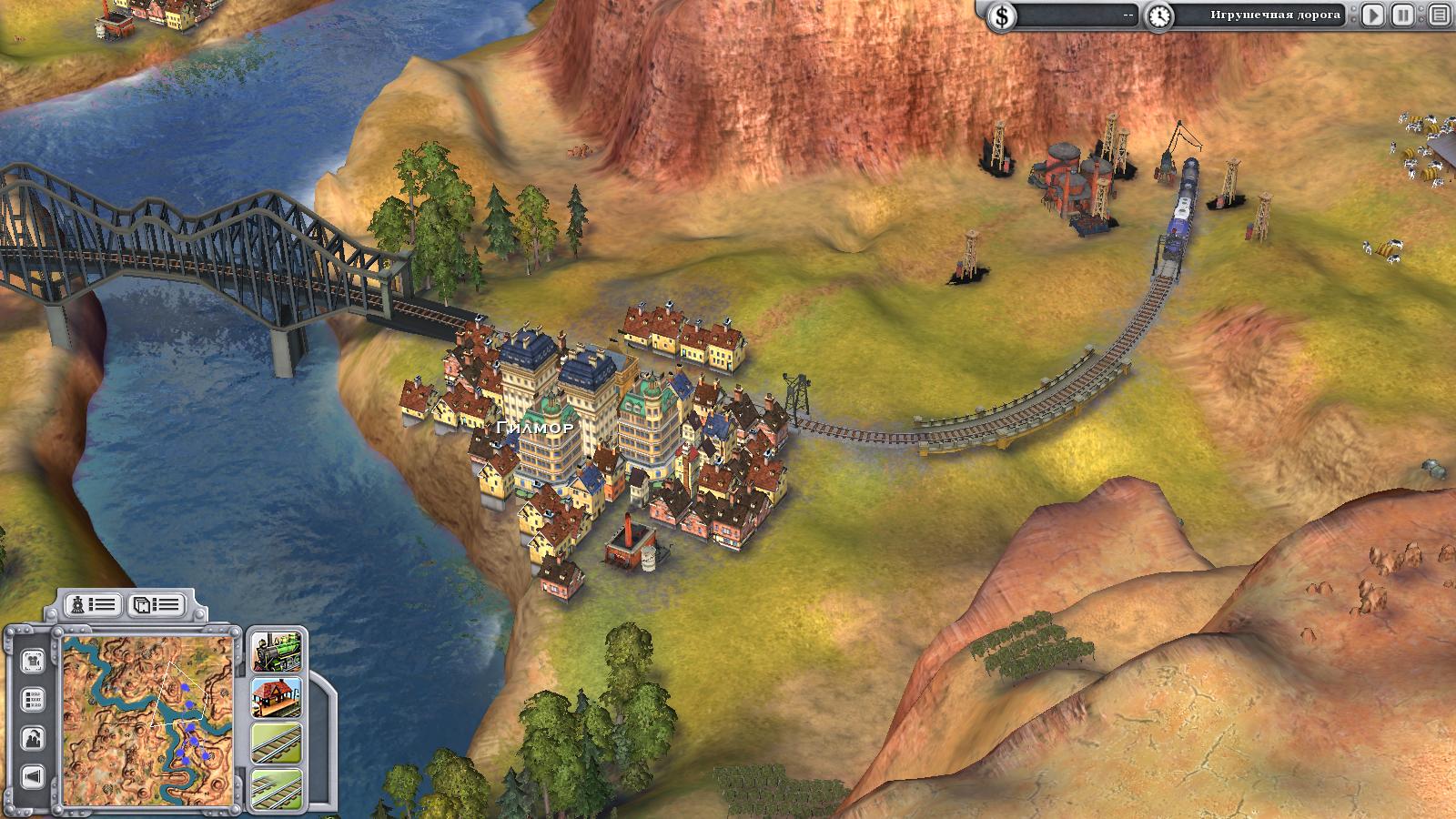The image size is (1456, 819).
Task: Build a train station
Action: [275, 698]
